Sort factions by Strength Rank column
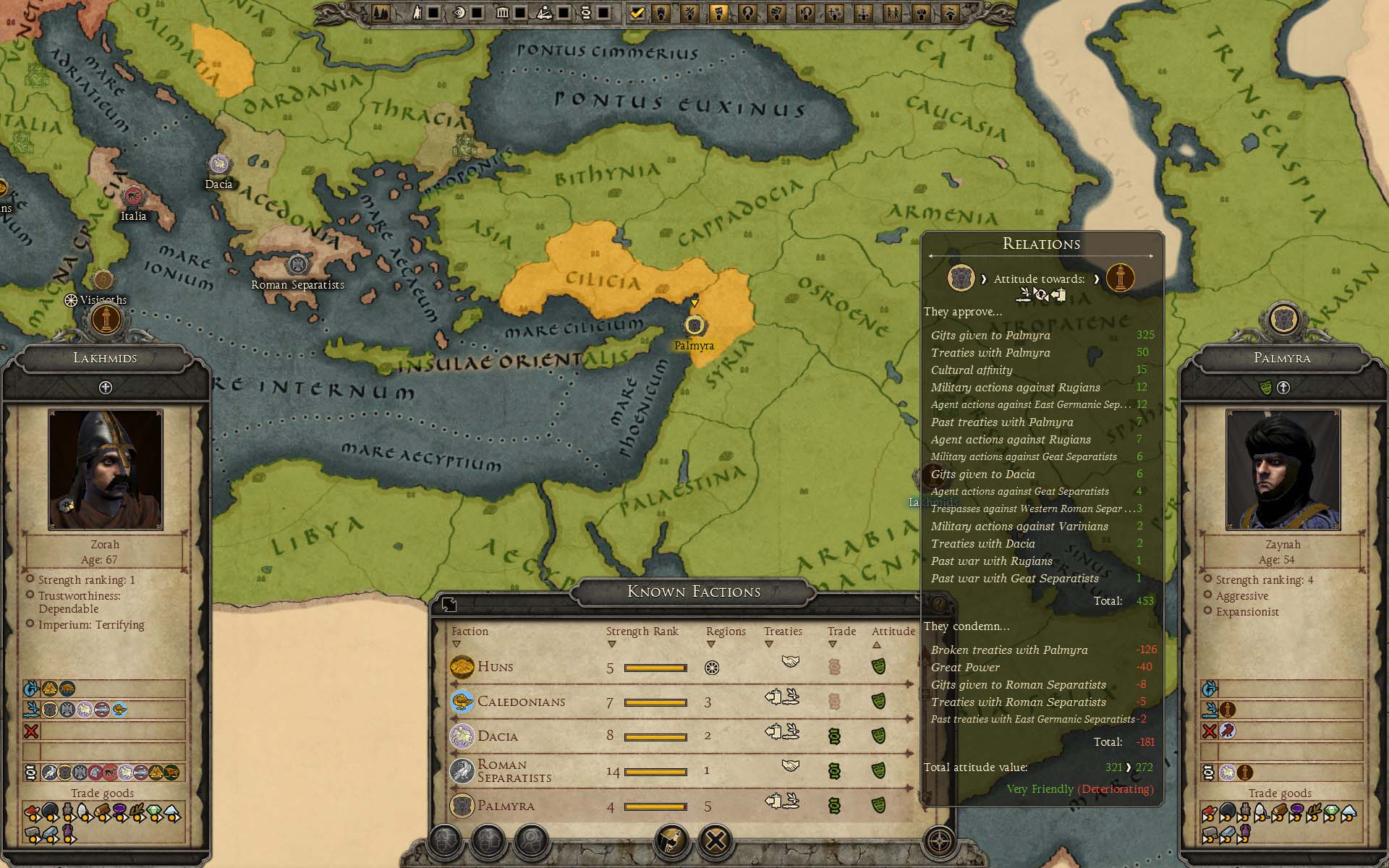Screen dimensions: 1389x868 point(642,631)
